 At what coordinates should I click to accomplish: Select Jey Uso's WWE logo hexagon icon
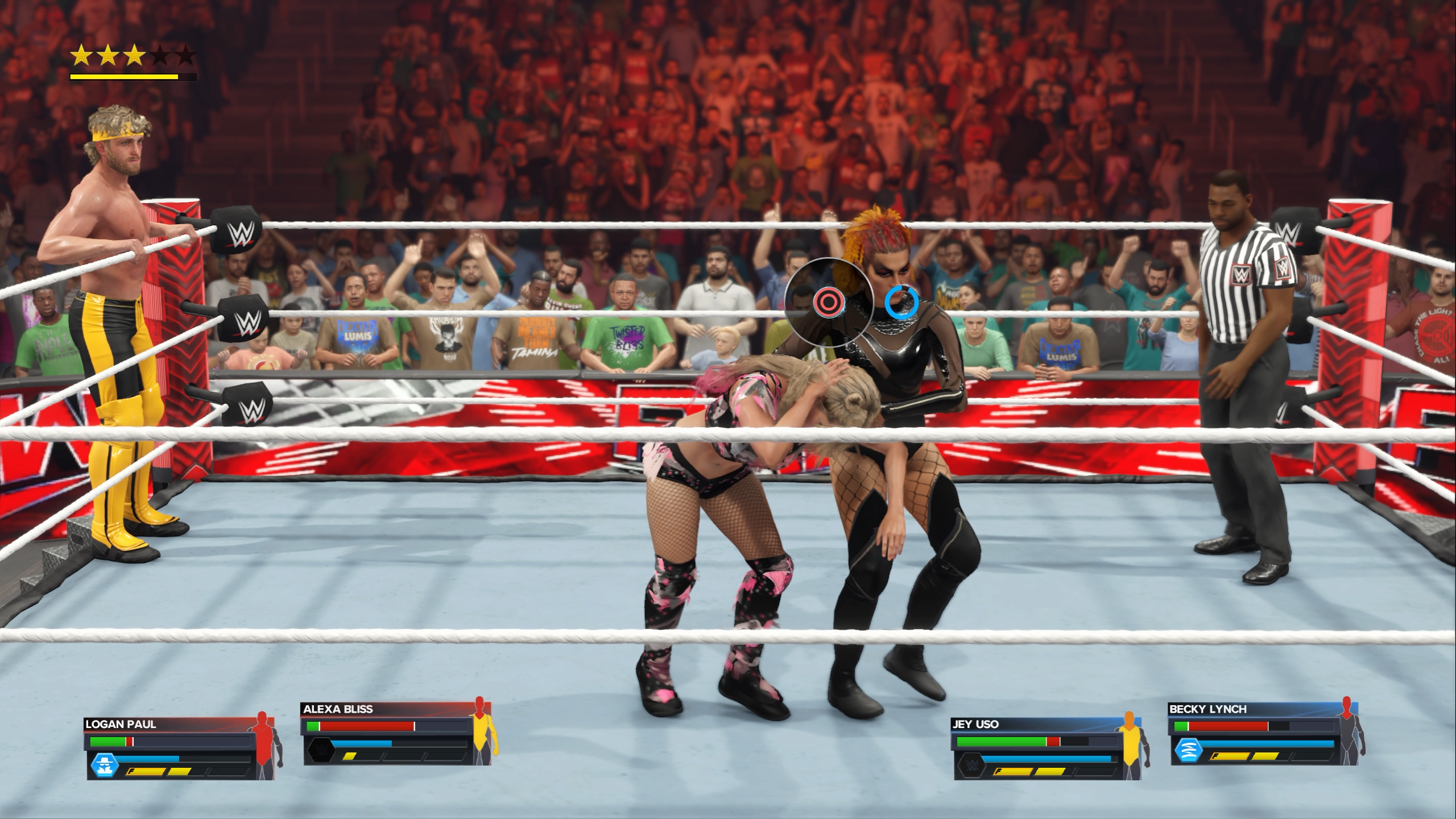tap(970, 765)
